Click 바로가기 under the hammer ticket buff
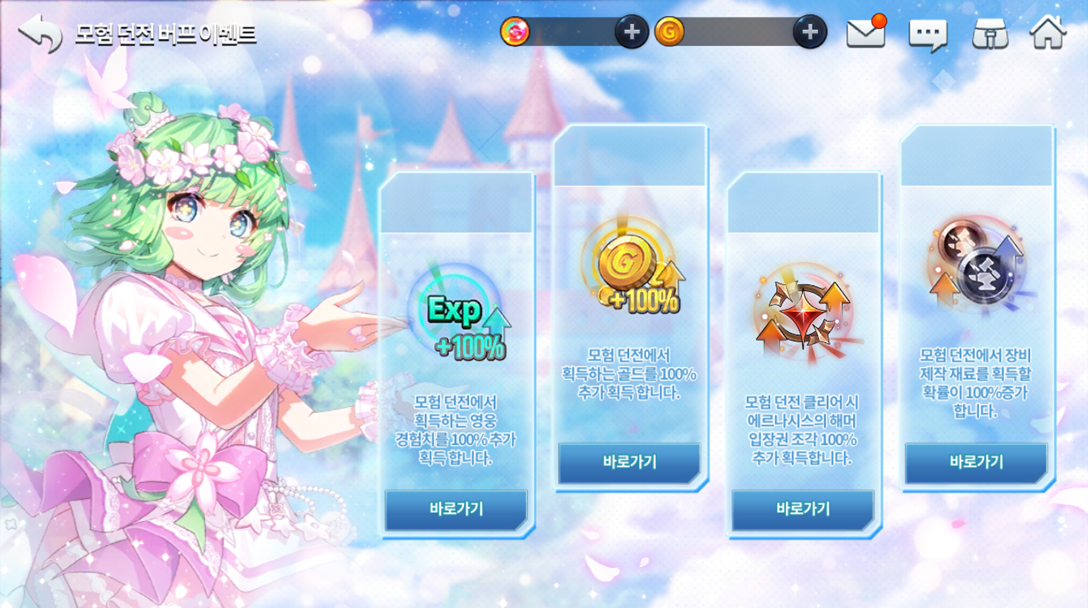 point(803,509)
